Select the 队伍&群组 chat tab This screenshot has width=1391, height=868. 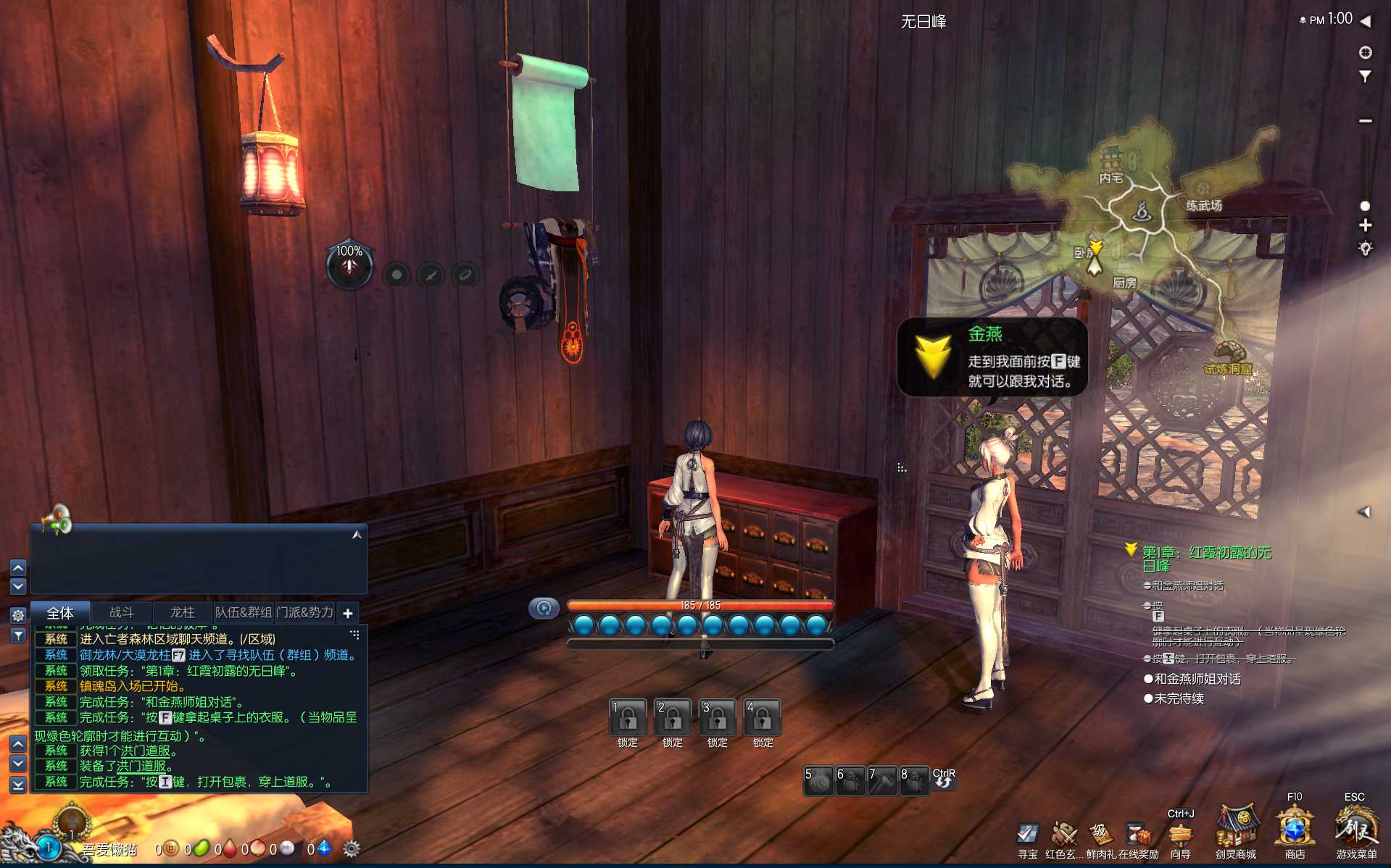coord(244,613)
